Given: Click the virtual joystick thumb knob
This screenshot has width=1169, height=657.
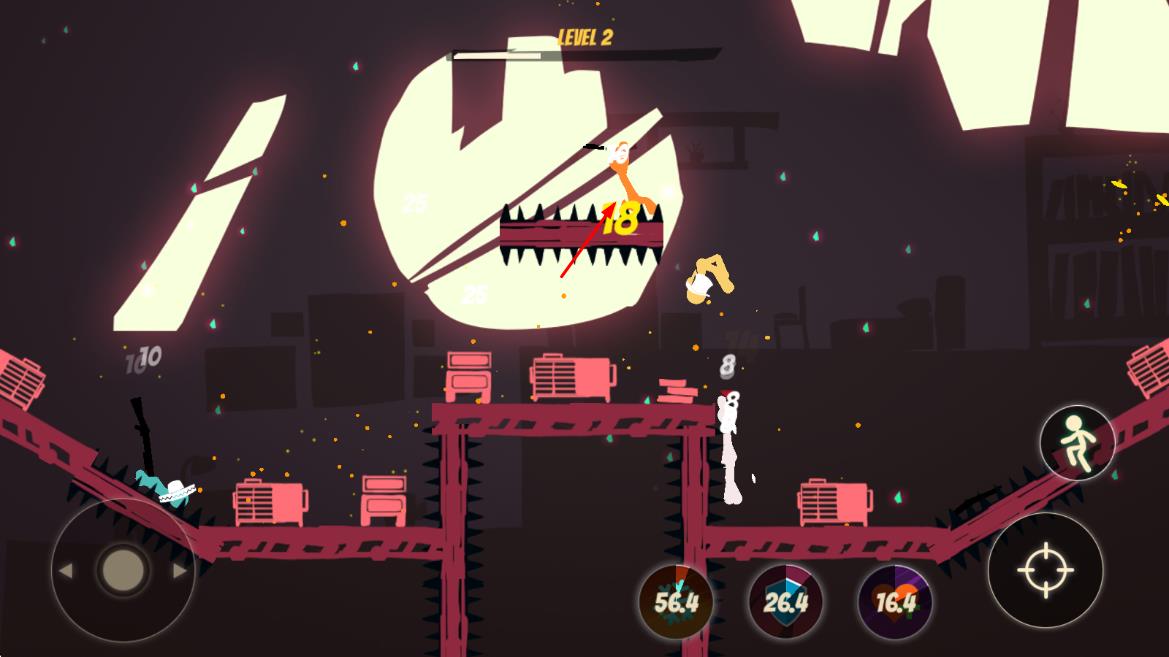Looking at the screenshot, I should 123,570.
